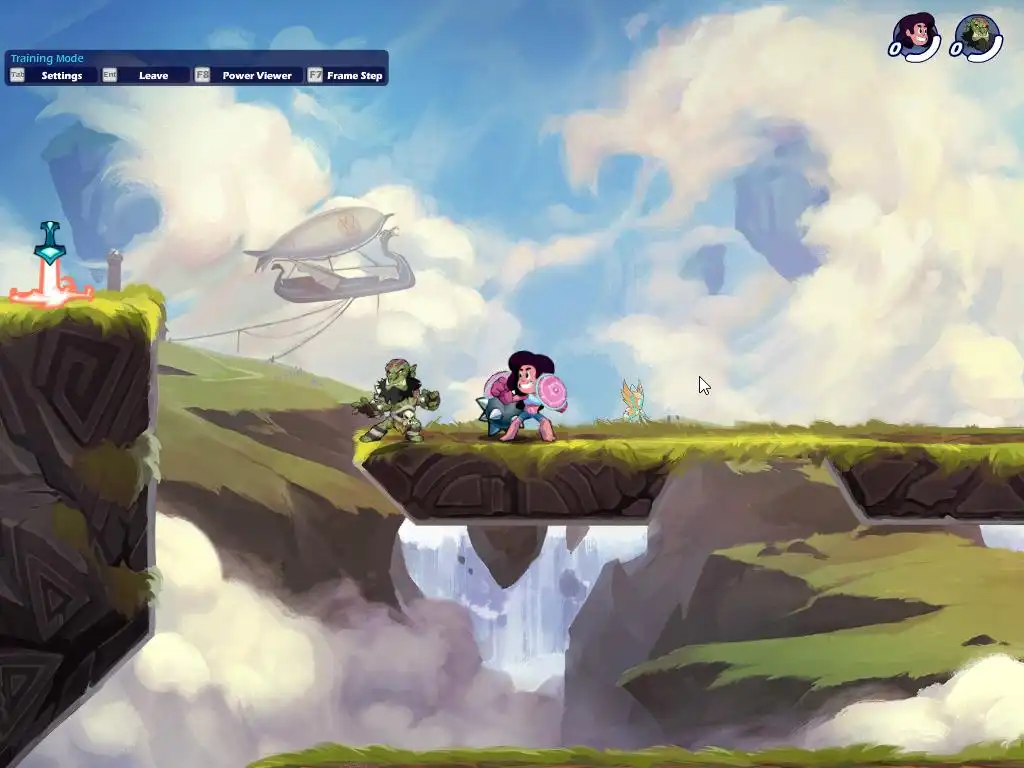Open the Settings option in Training Mode
The height and width of the screenshot is (768, 1024).
[x=54, y=75]
